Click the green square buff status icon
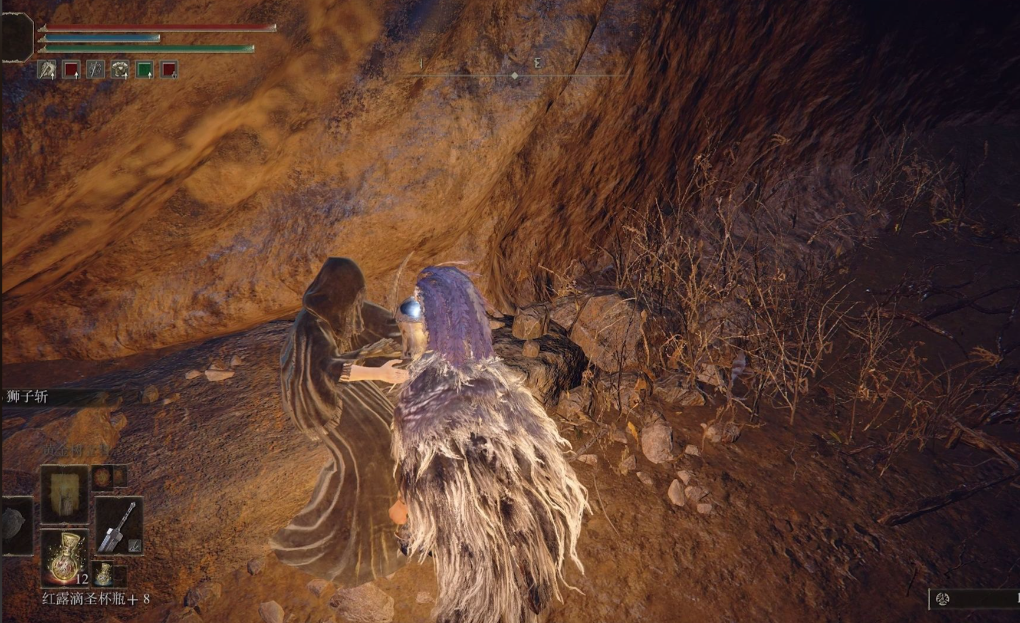The image size is (1020, 623). [144, 70]
